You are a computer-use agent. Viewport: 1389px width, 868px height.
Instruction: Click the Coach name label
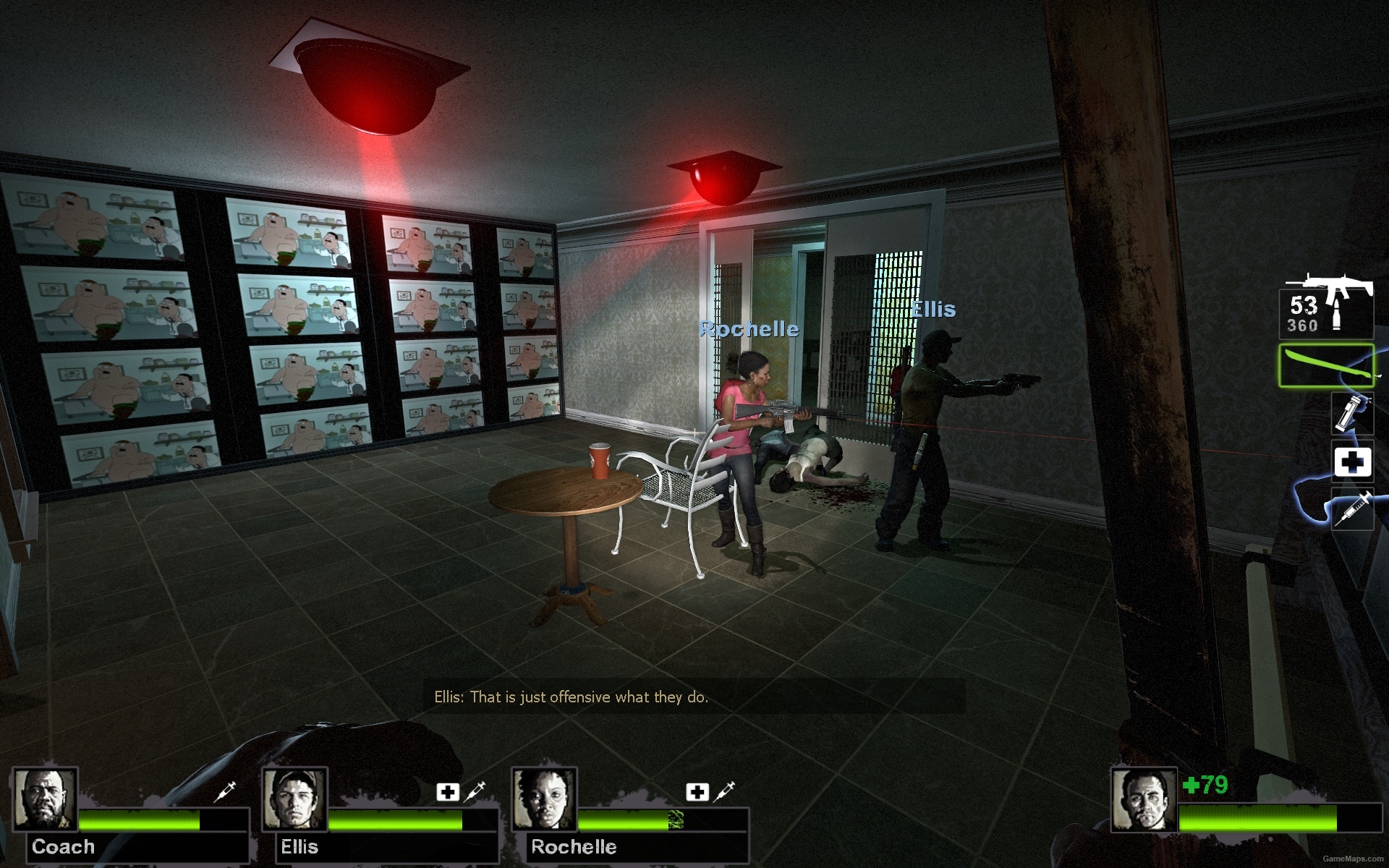click(64, 847)
